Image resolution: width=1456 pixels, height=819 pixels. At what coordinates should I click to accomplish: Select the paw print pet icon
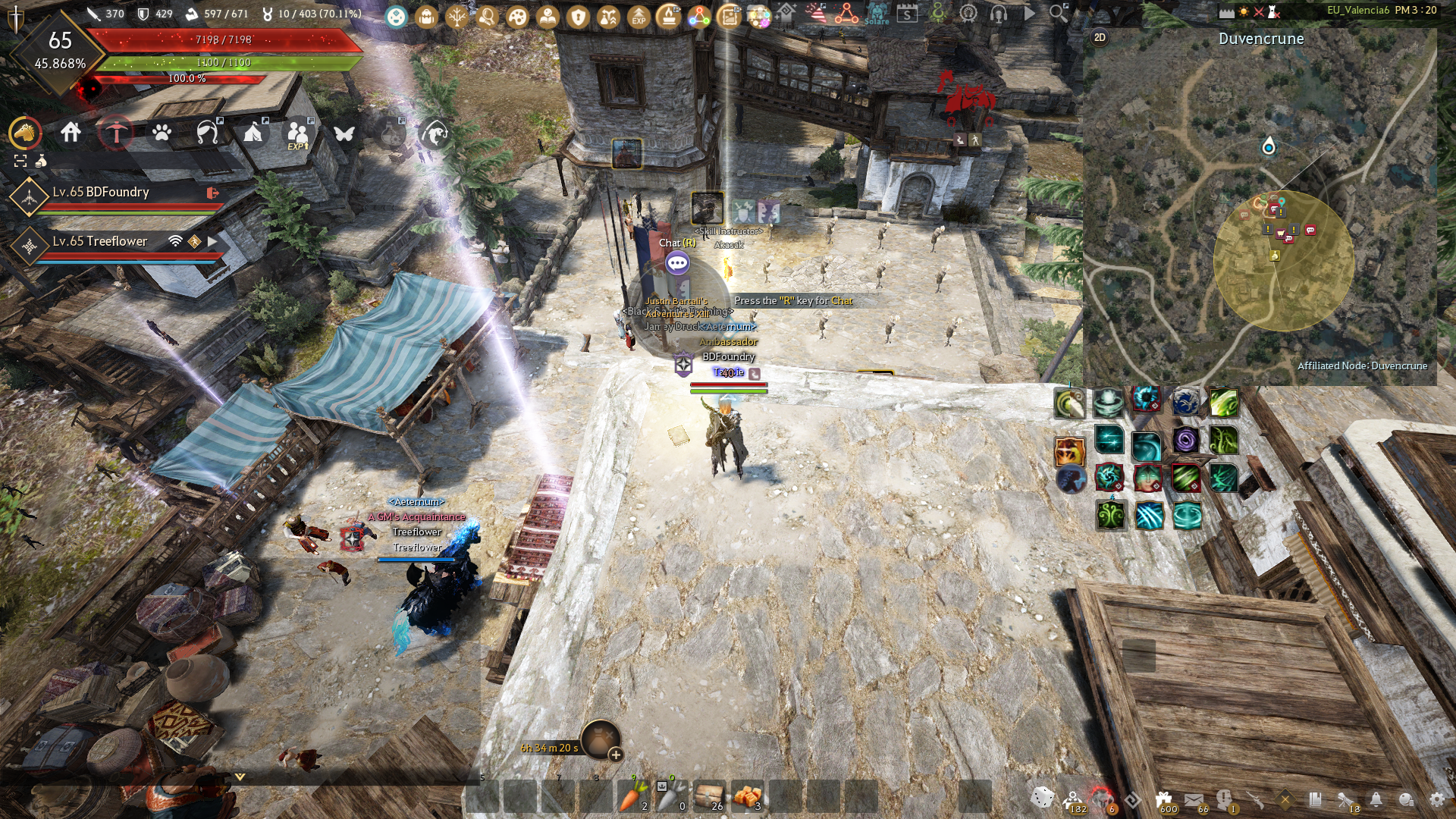[x=162, y=133]
